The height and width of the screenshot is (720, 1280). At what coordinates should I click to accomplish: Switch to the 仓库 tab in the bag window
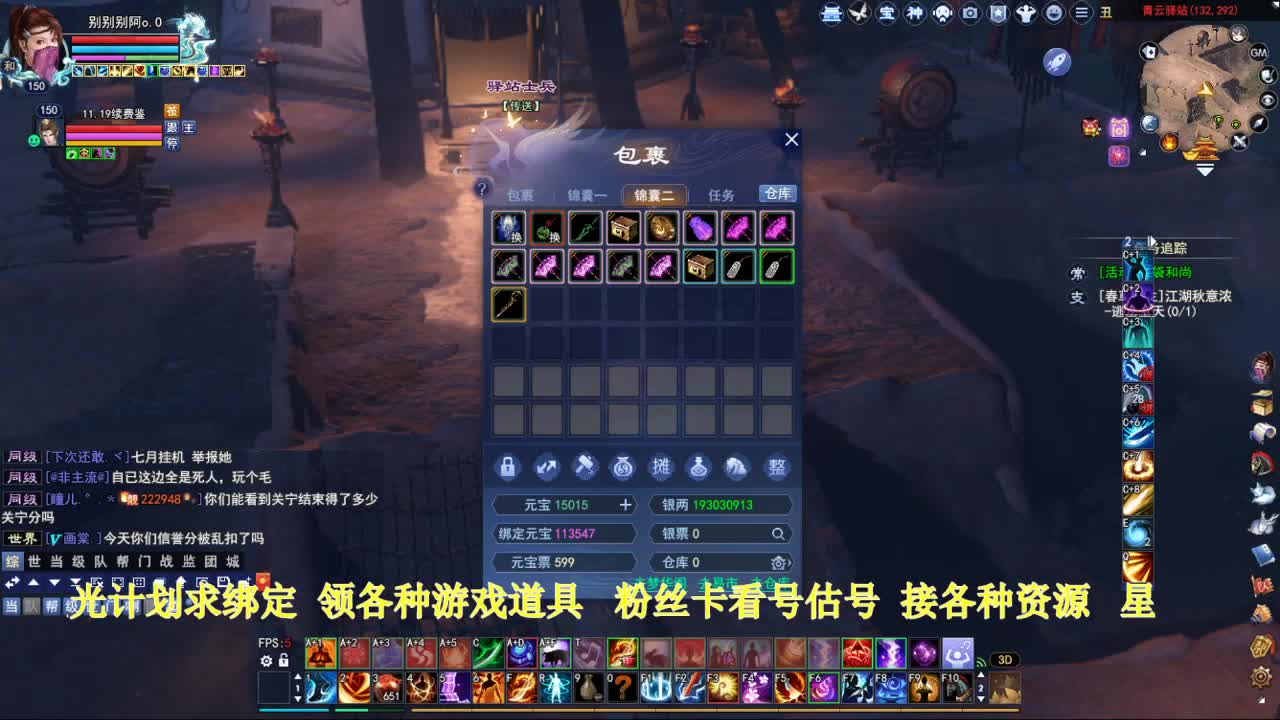coord(778,194)
